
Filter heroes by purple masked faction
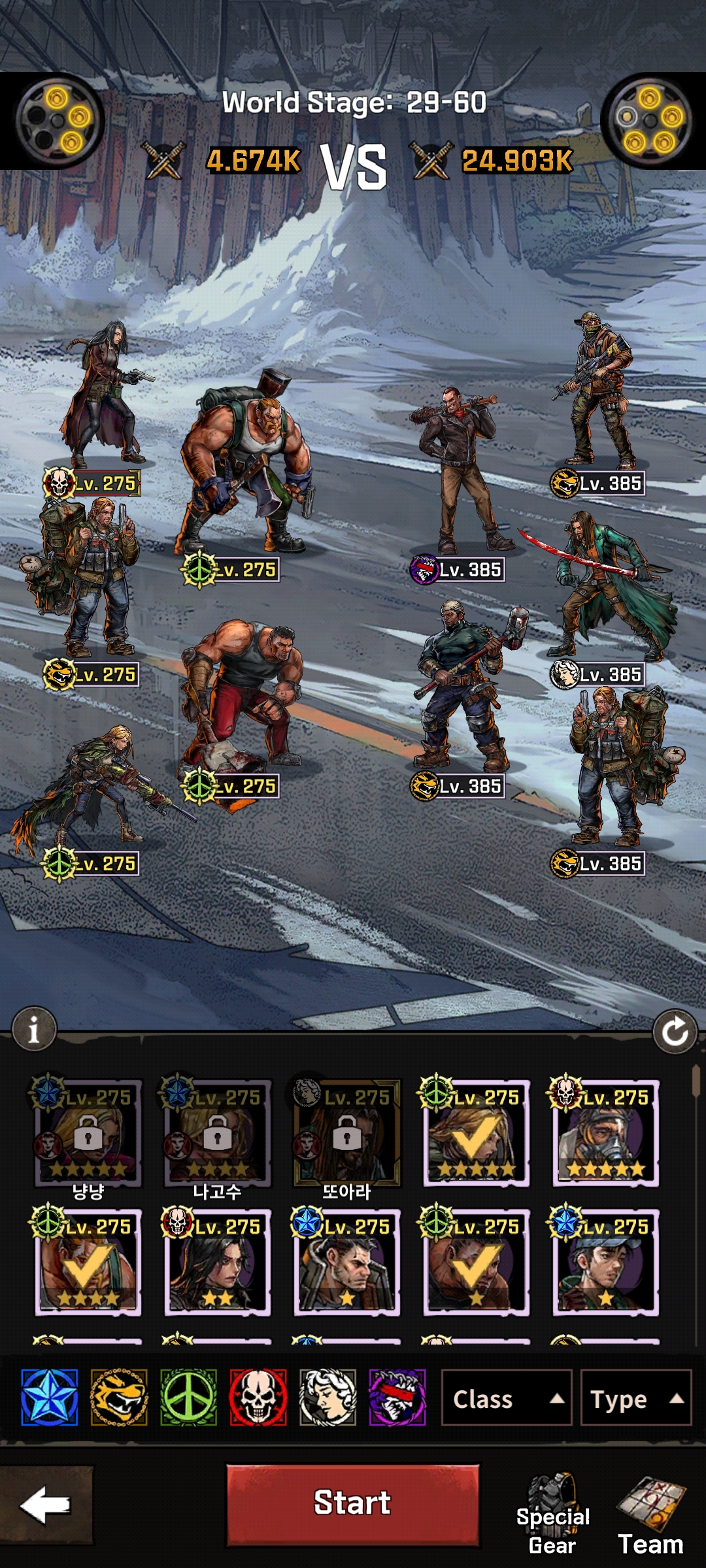[x=397, y=1397]
